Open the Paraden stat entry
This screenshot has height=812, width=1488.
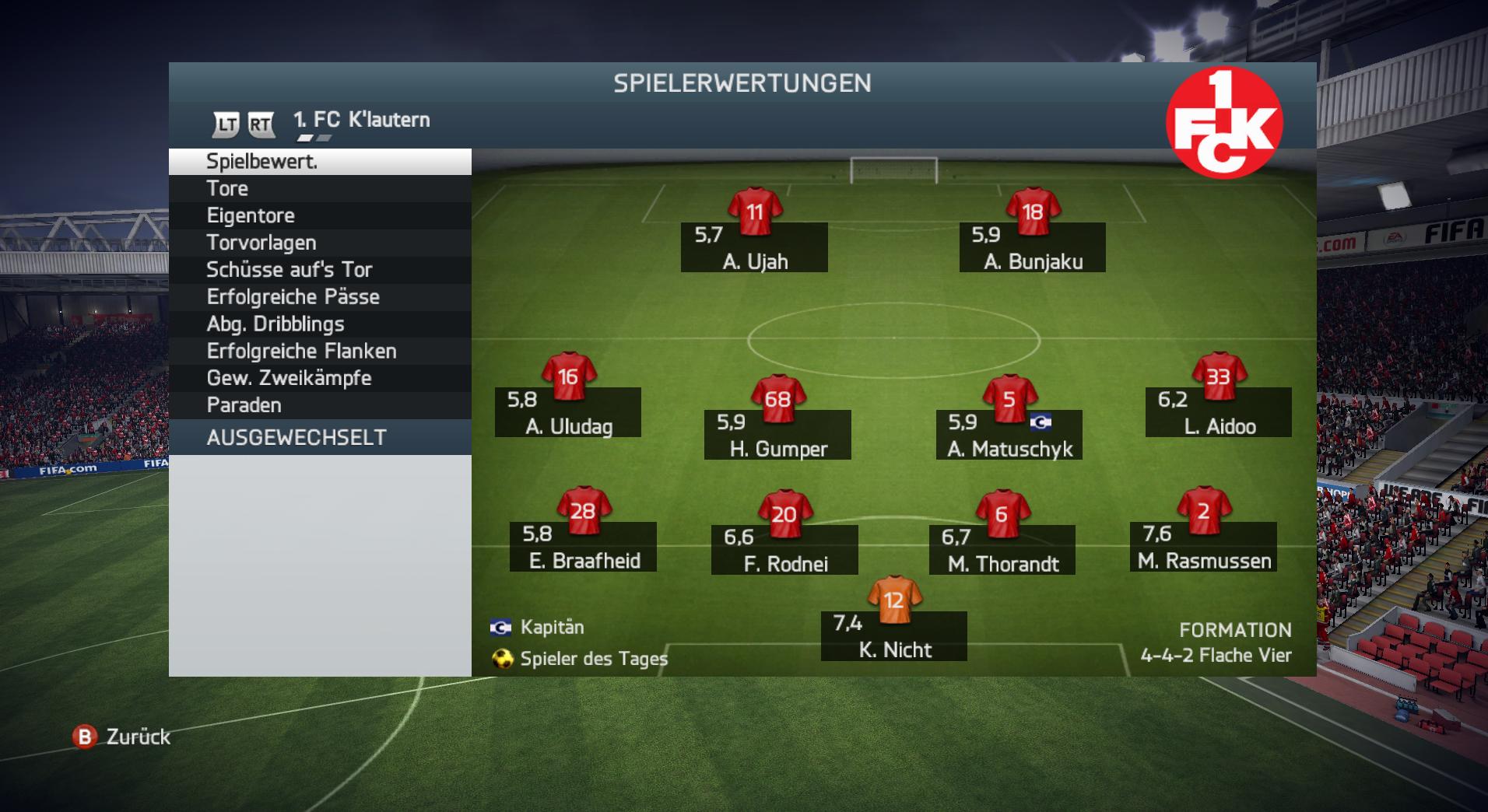pos(319,405)
